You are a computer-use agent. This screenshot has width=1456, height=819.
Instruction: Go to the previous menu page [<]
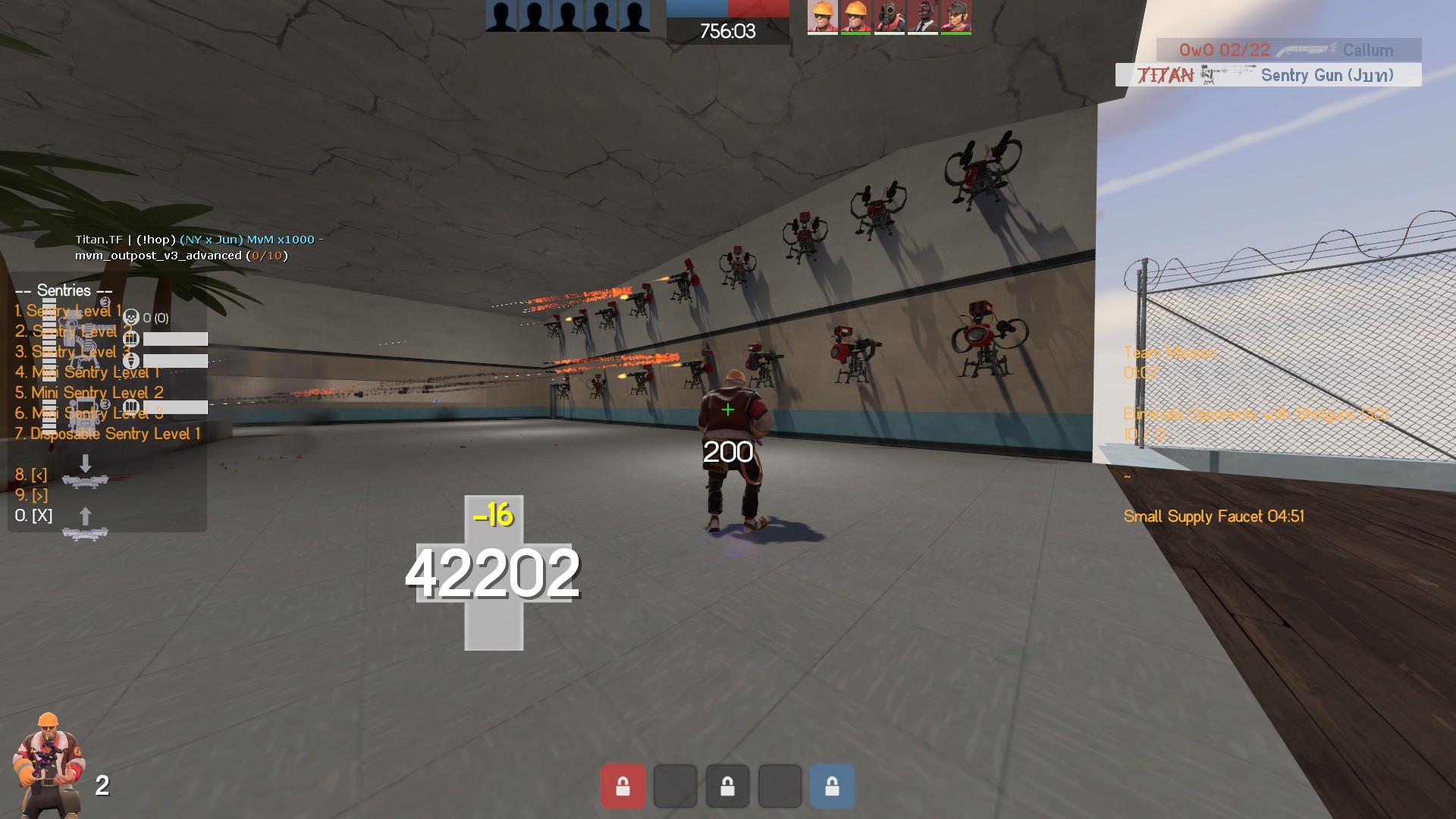click(x=31, y=475)
